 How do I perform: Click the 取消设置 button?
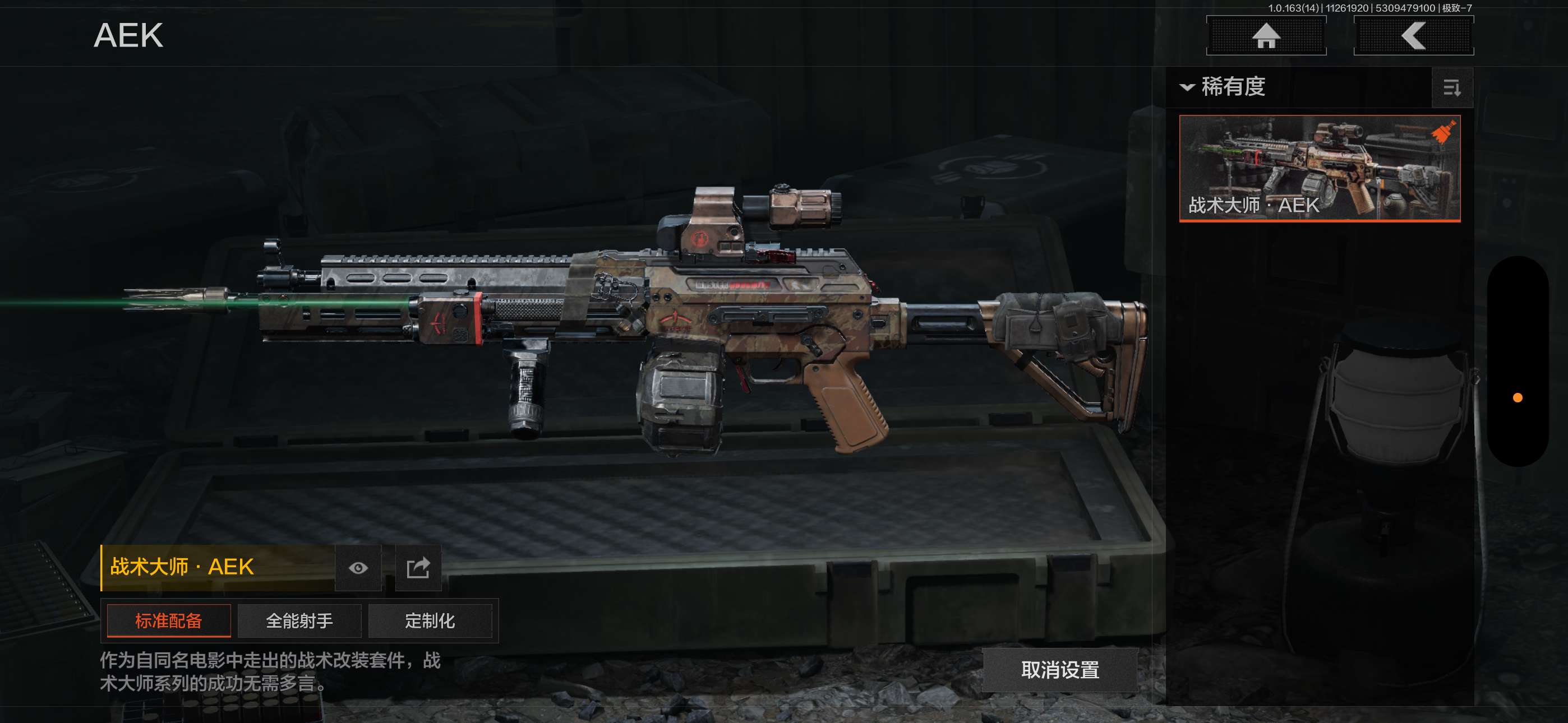point(1060,670)
